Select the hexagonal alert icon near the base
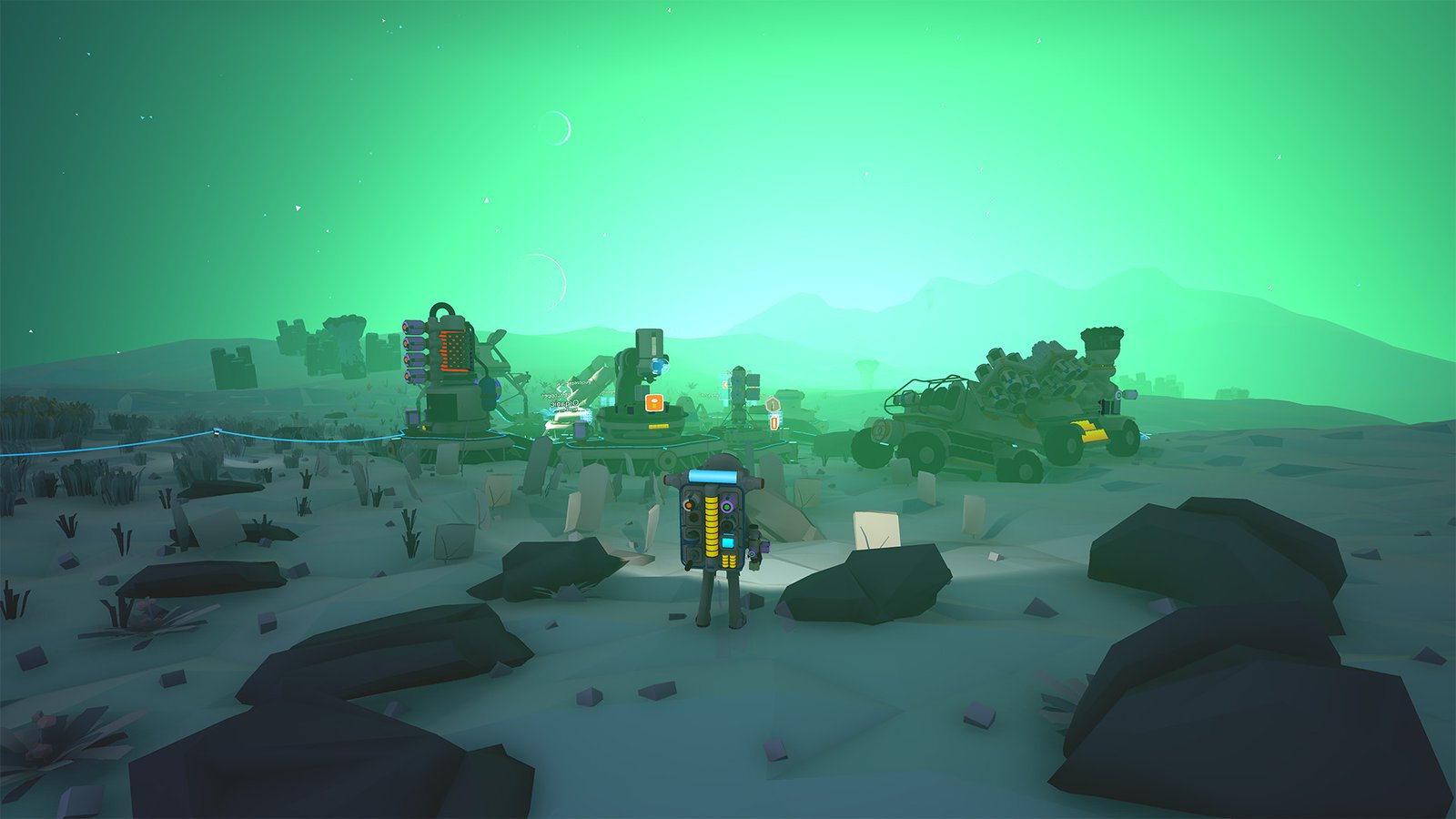 (773, 404)
